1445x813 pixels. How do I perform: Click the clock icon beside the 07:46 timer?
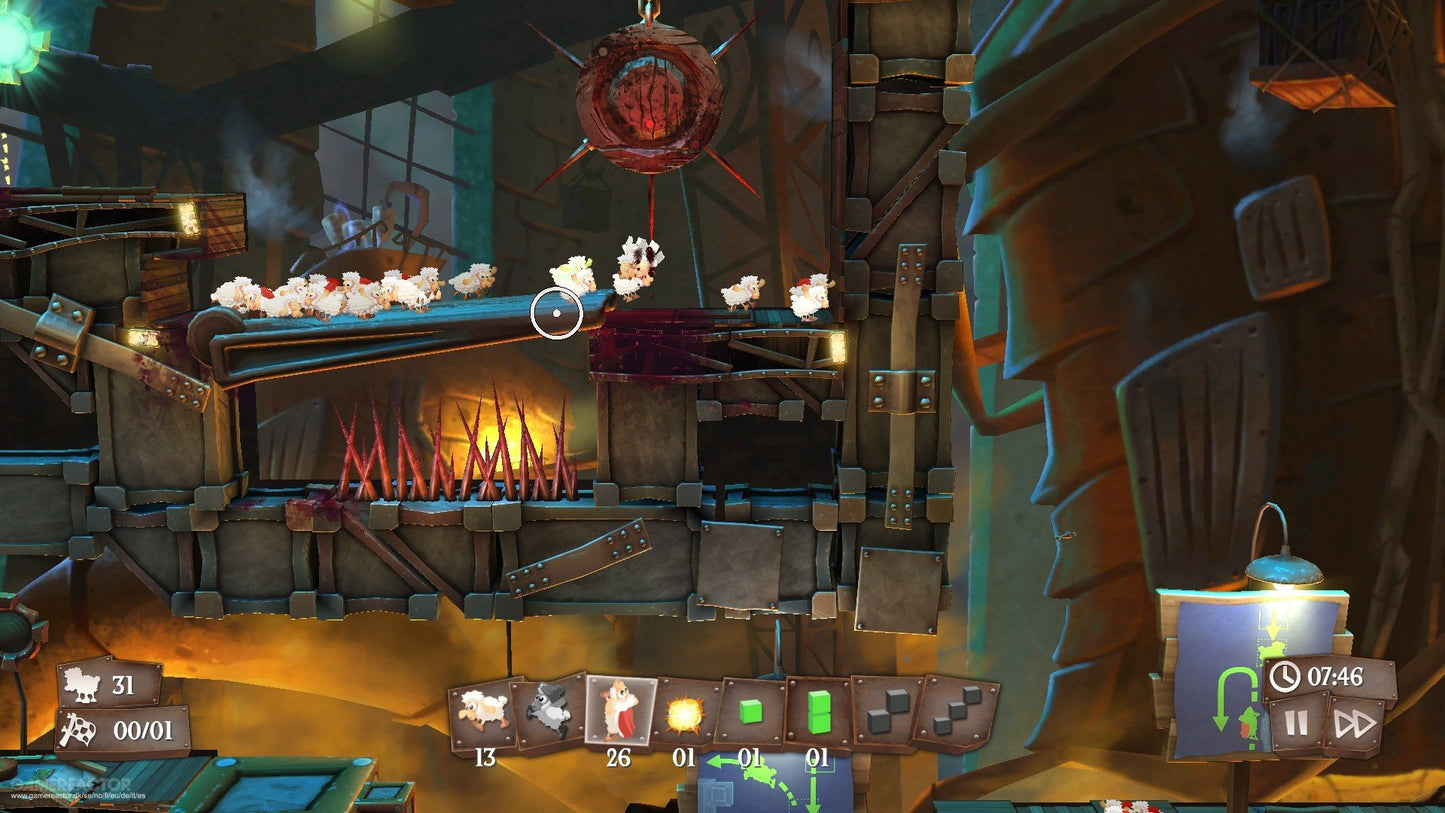click(x=1284, y=675)
